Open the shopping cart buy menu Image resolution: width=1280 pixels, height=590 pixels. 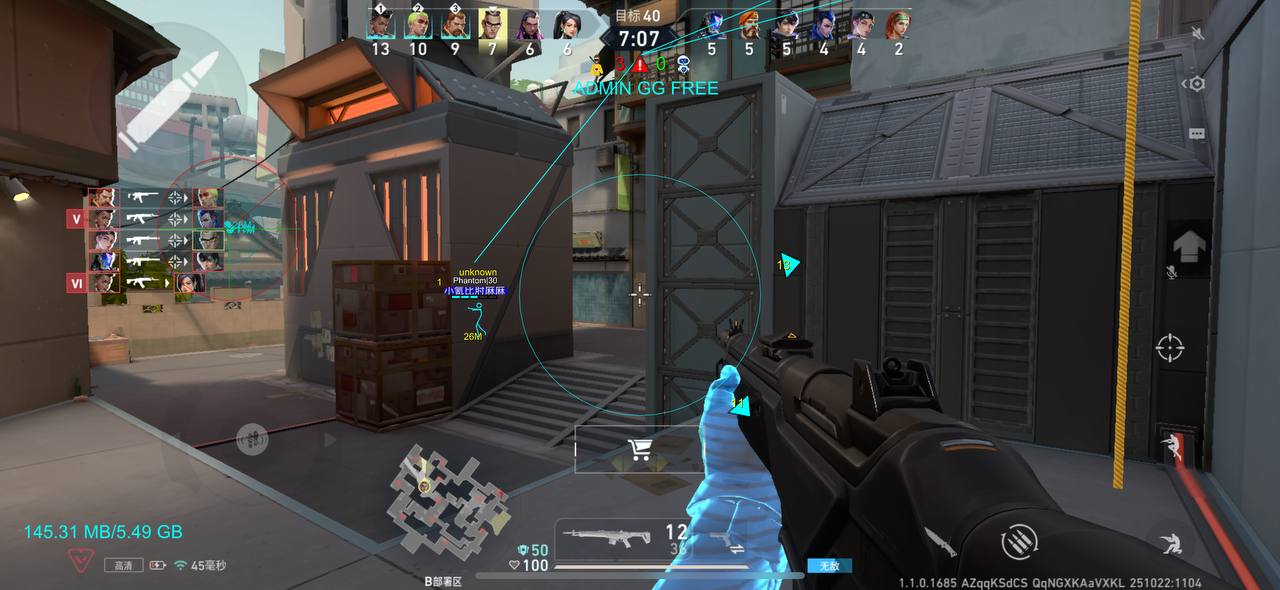[641, 450]
